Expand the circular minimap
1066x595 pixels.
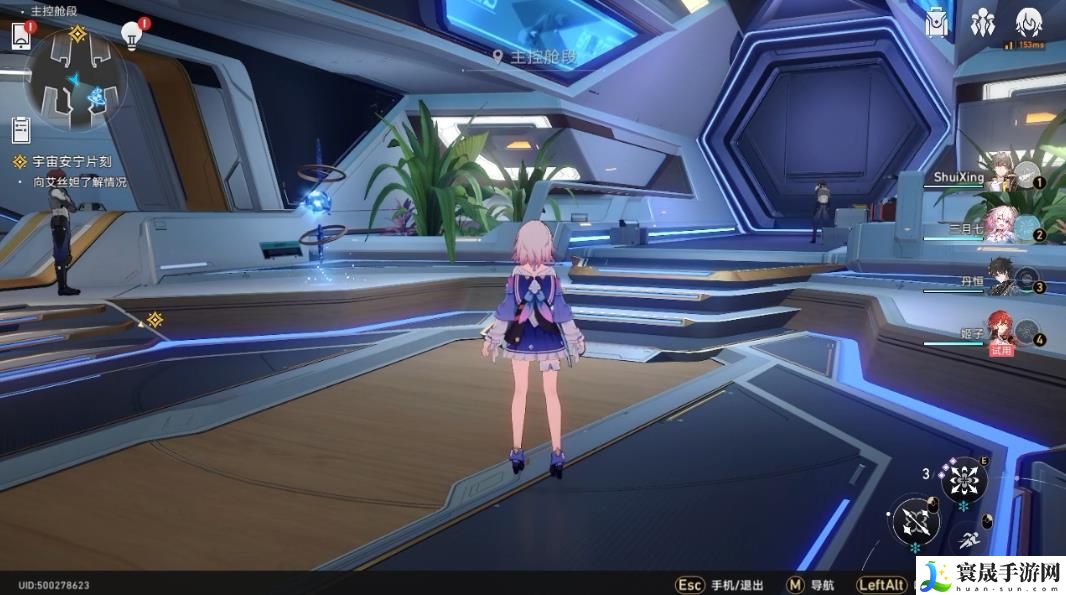point(77,79)
